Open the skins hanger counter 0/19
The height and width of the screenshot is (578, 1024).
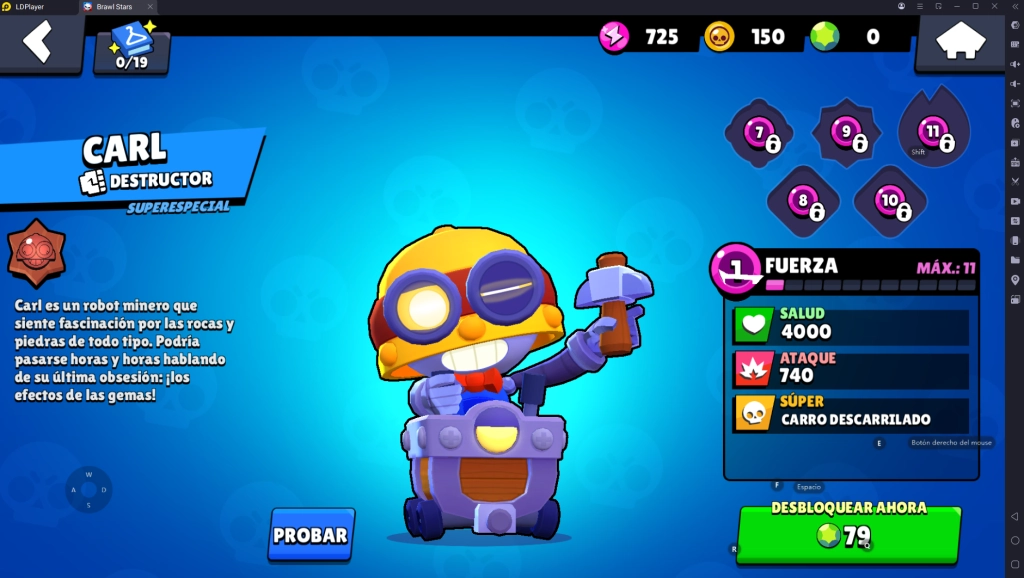point(132,47)
